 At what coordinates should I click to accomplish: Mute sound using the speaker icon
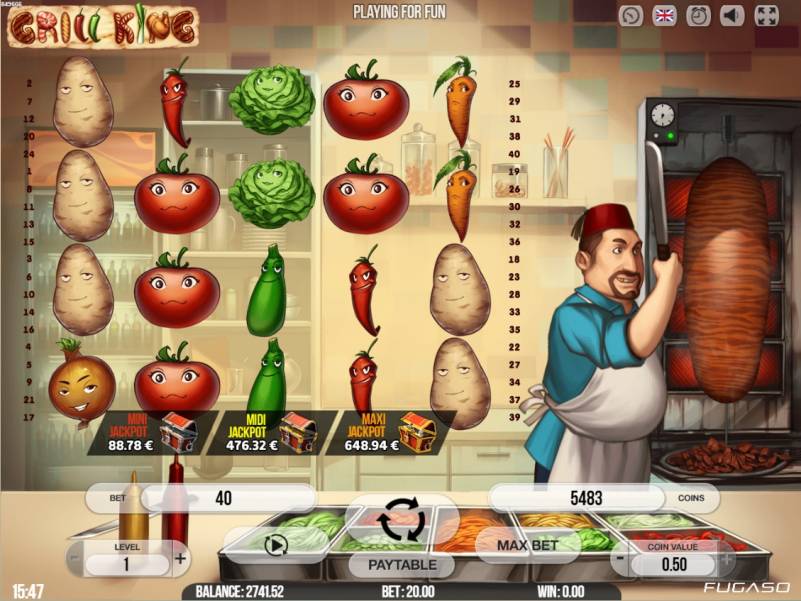coord(733,16)
